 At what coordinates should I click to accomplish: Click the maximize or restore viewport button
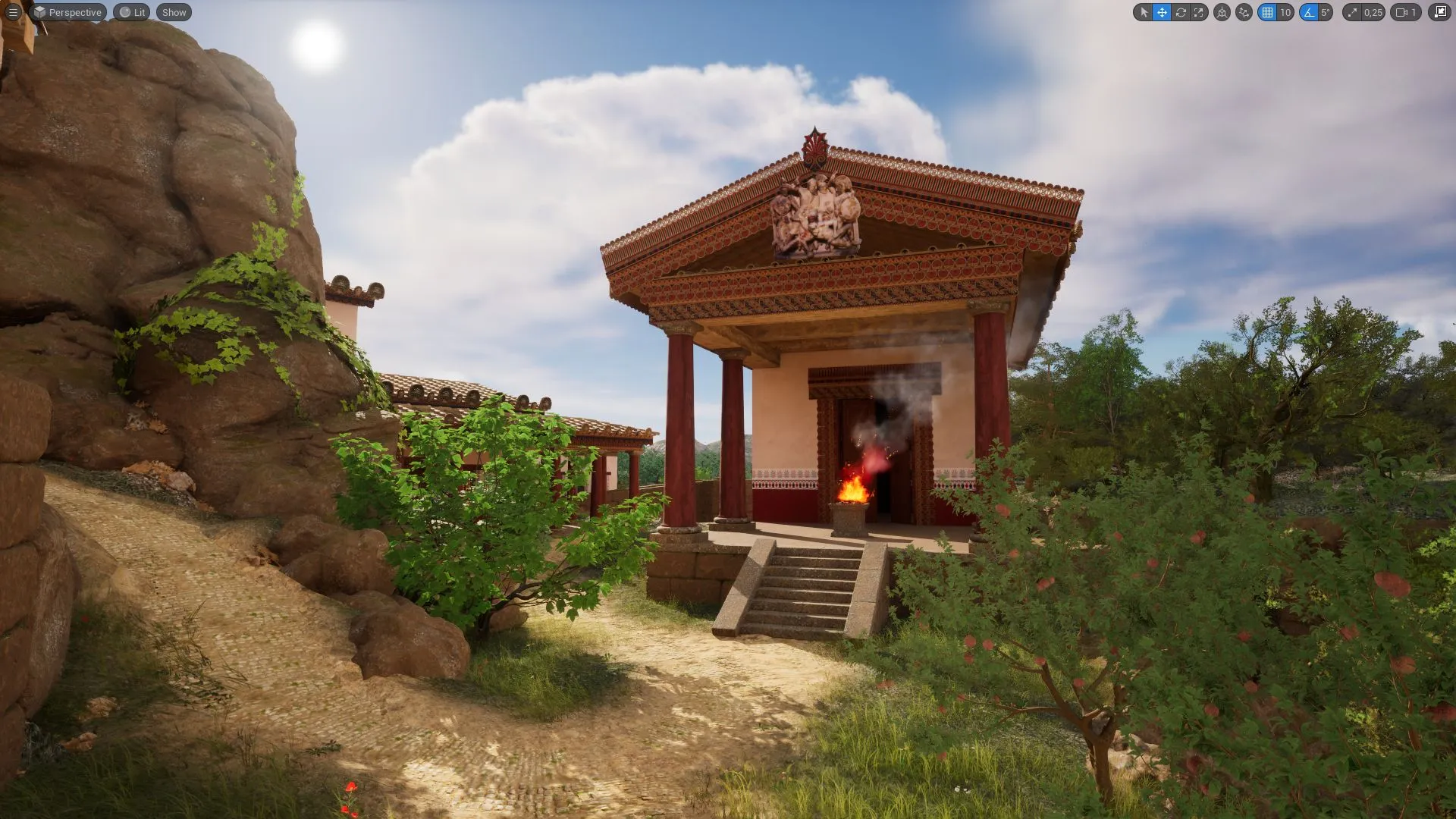(x=1439, y=12)
